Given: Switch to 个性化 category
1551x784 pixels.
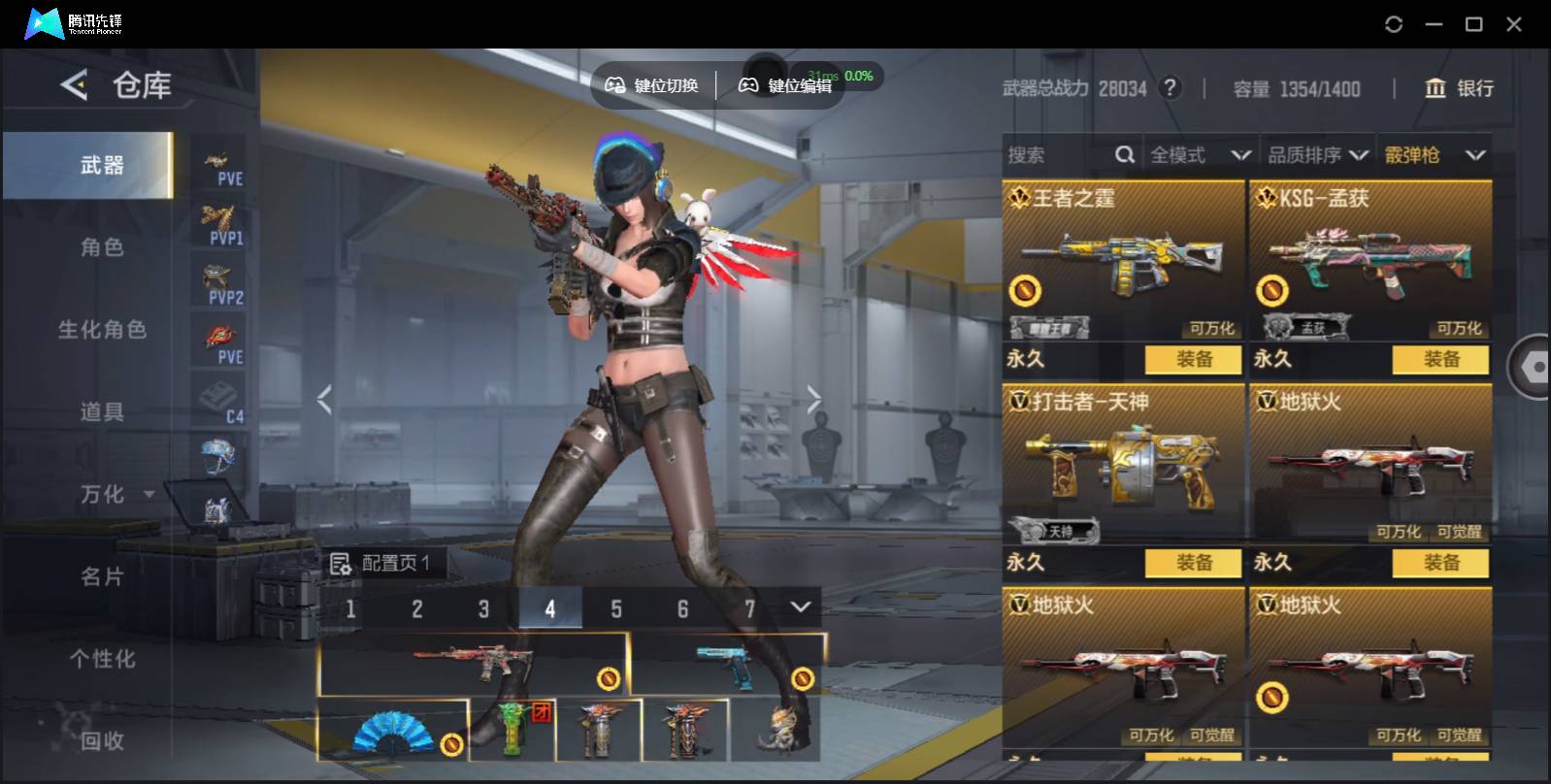Looking at the screenshot, I should pos(102,659).
